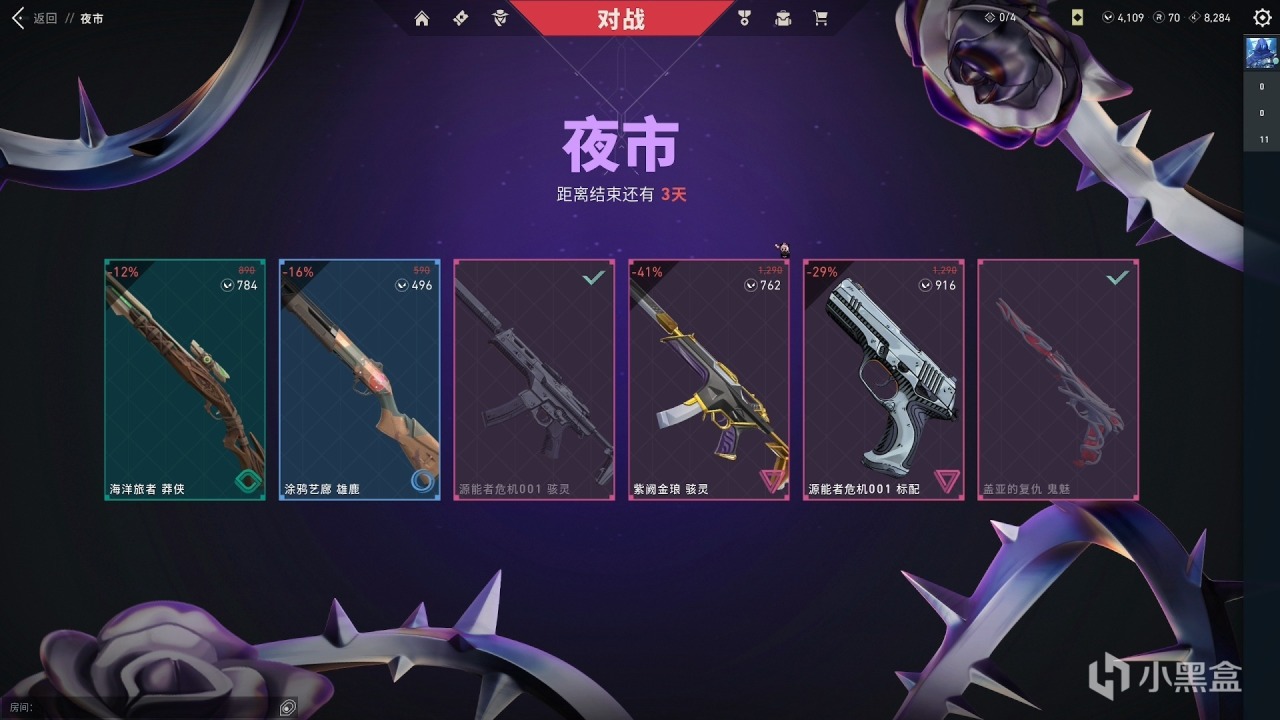Open the settings gear icon
The image size is (1280, 720).
click(x=1262, y=17)
